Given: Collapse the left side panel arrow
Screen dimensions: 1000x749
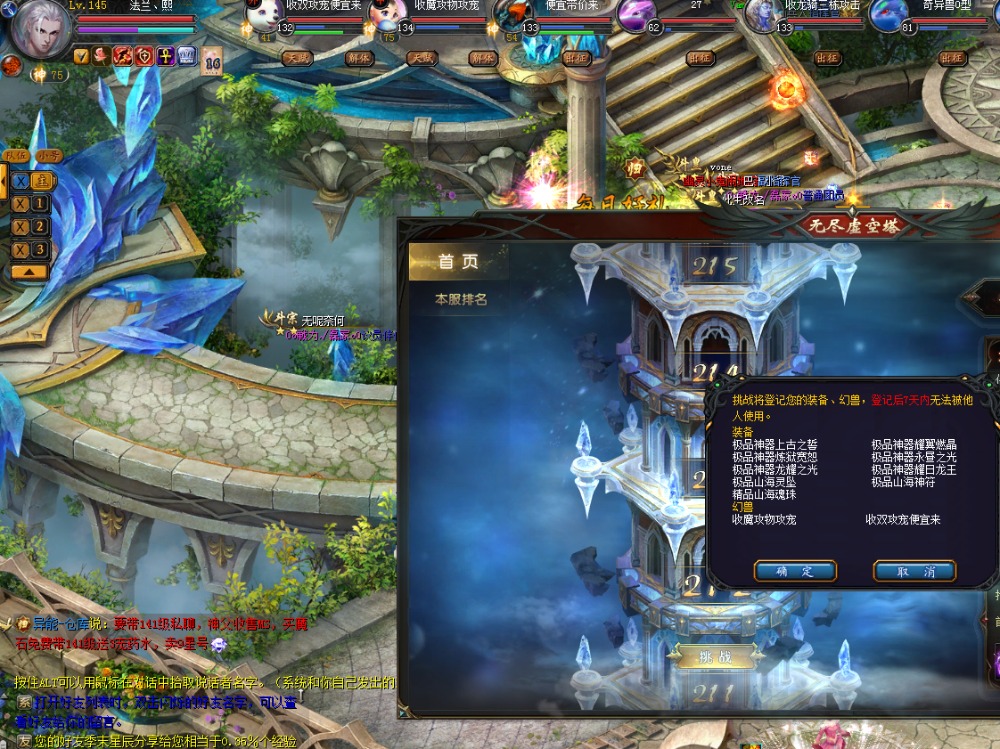Looking at the screenshot, I should (3, 181).
